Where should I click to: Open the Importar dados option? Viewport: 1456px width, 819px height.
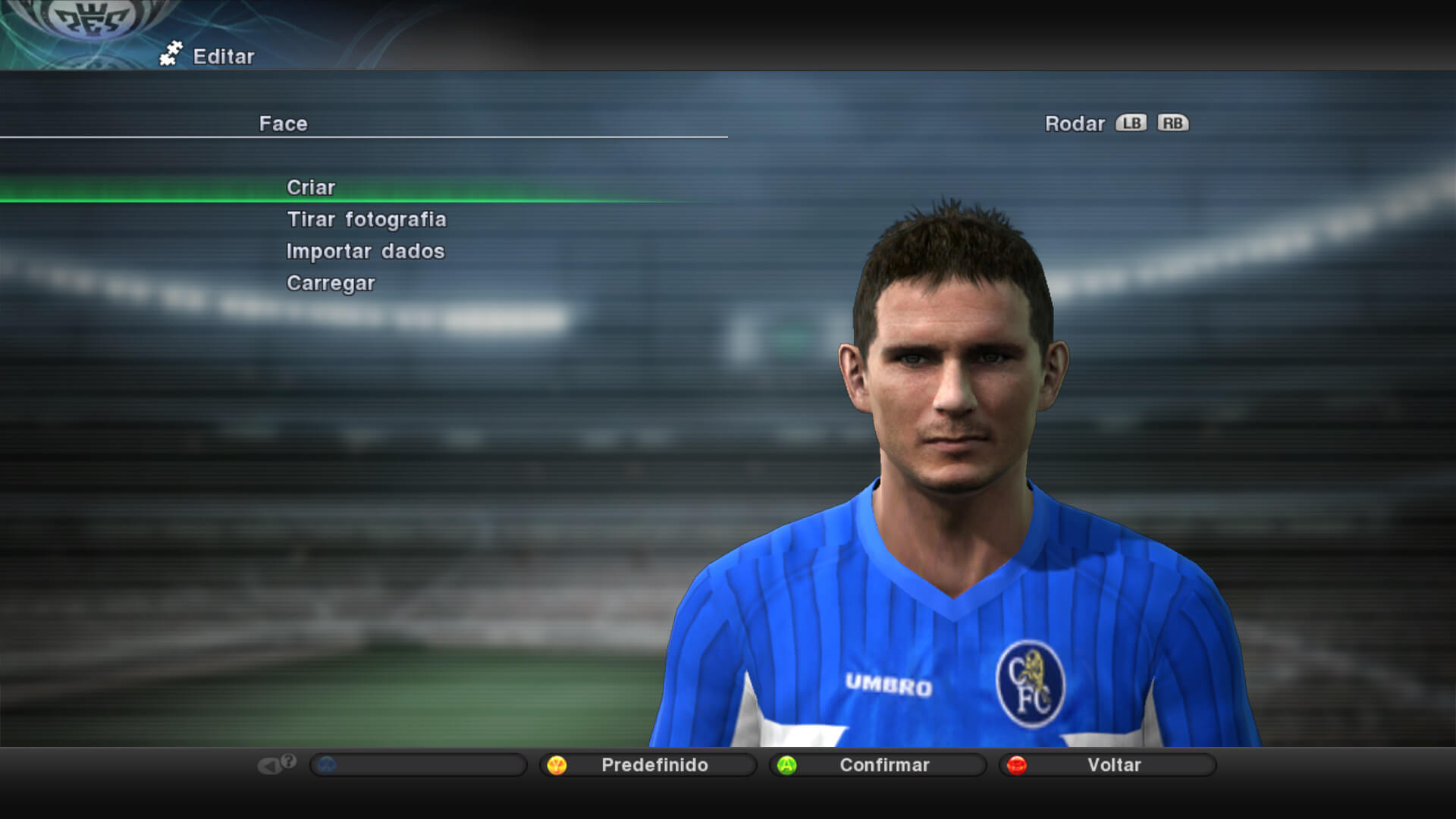pyautogui.click(x=365, y=251)
